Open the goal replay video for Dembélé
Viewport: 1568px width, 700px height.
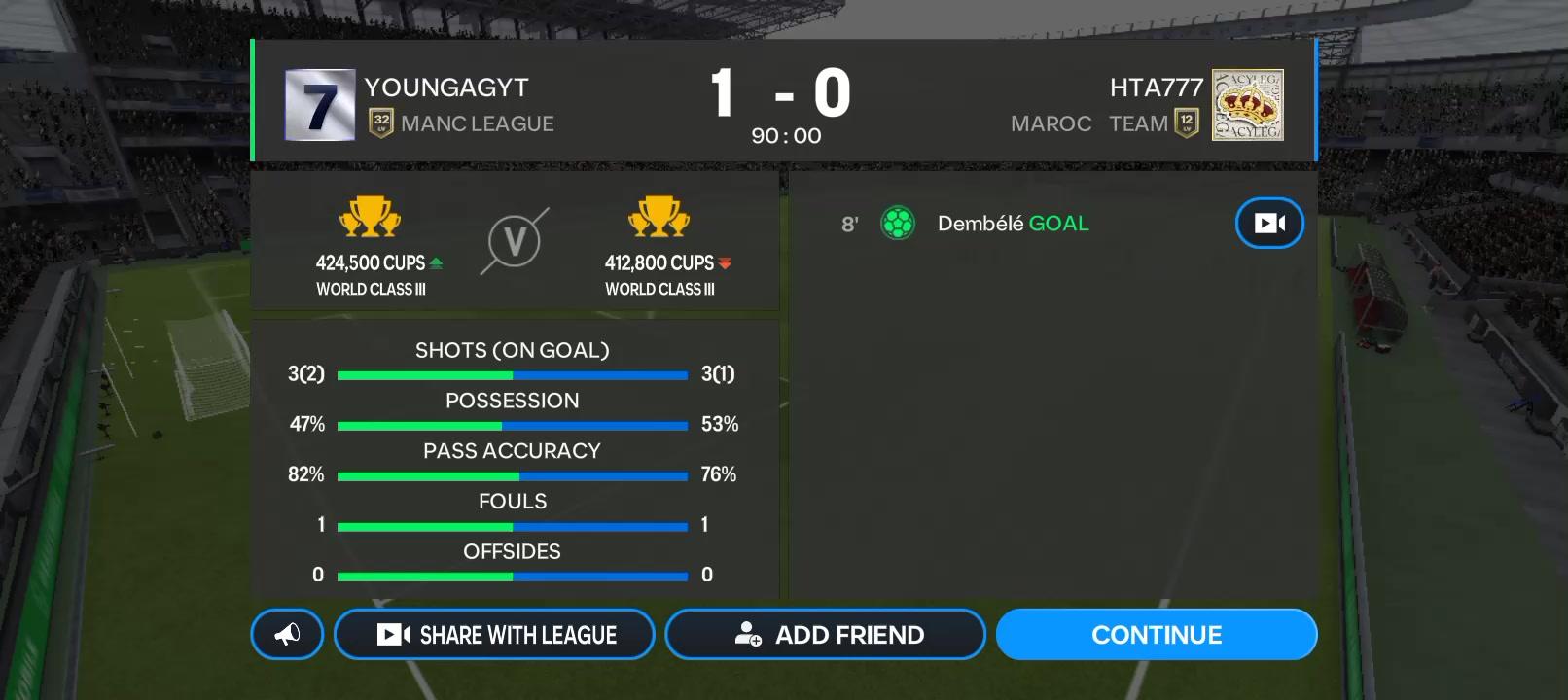[x=1267, y=223]
